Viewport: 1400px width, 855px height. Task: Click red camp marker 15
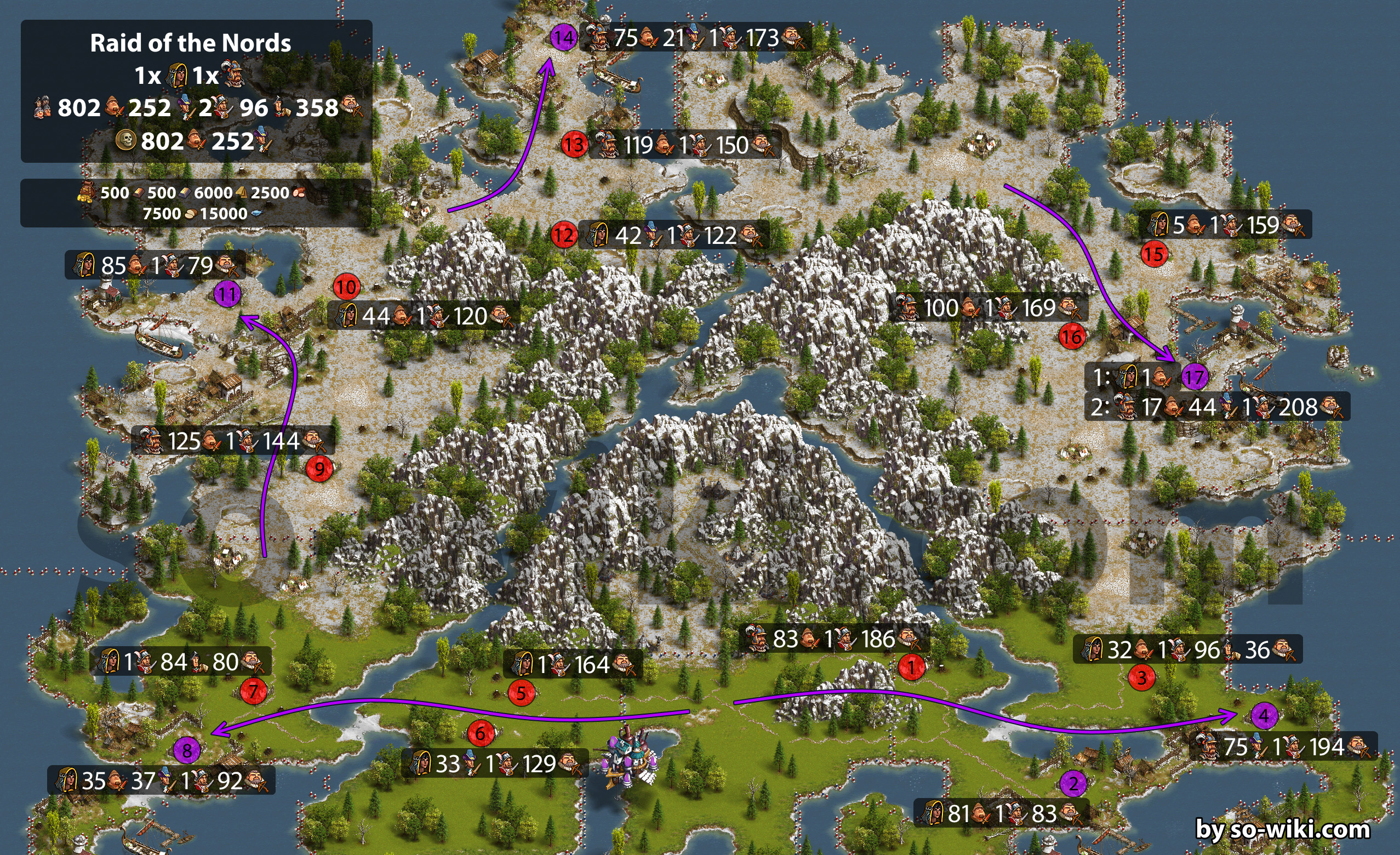point(1154,254)
